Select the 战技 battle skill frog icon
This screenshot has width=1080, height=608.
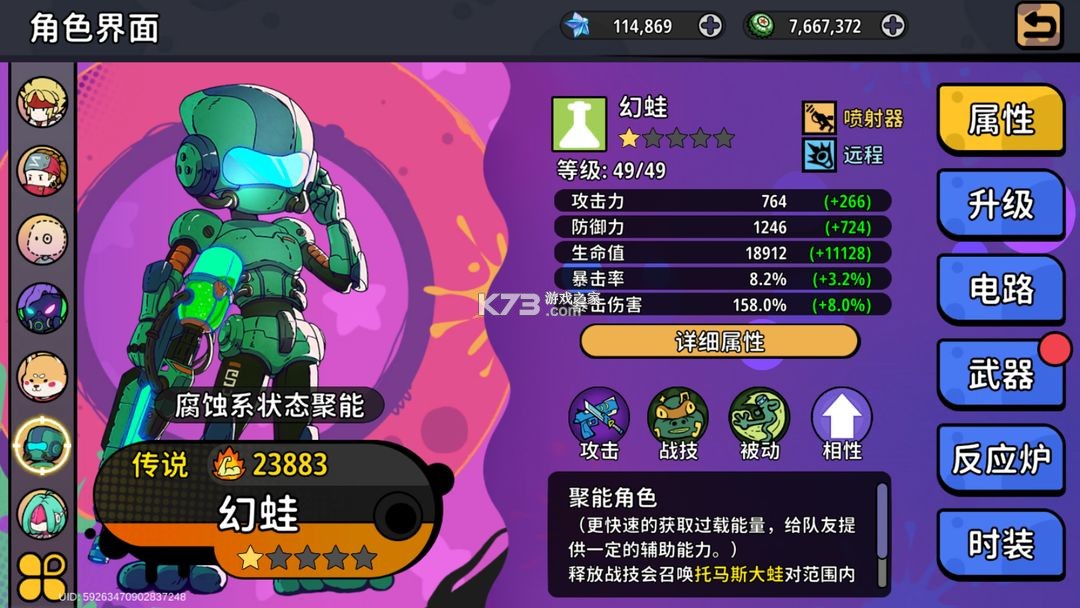(x=678, y=416)
